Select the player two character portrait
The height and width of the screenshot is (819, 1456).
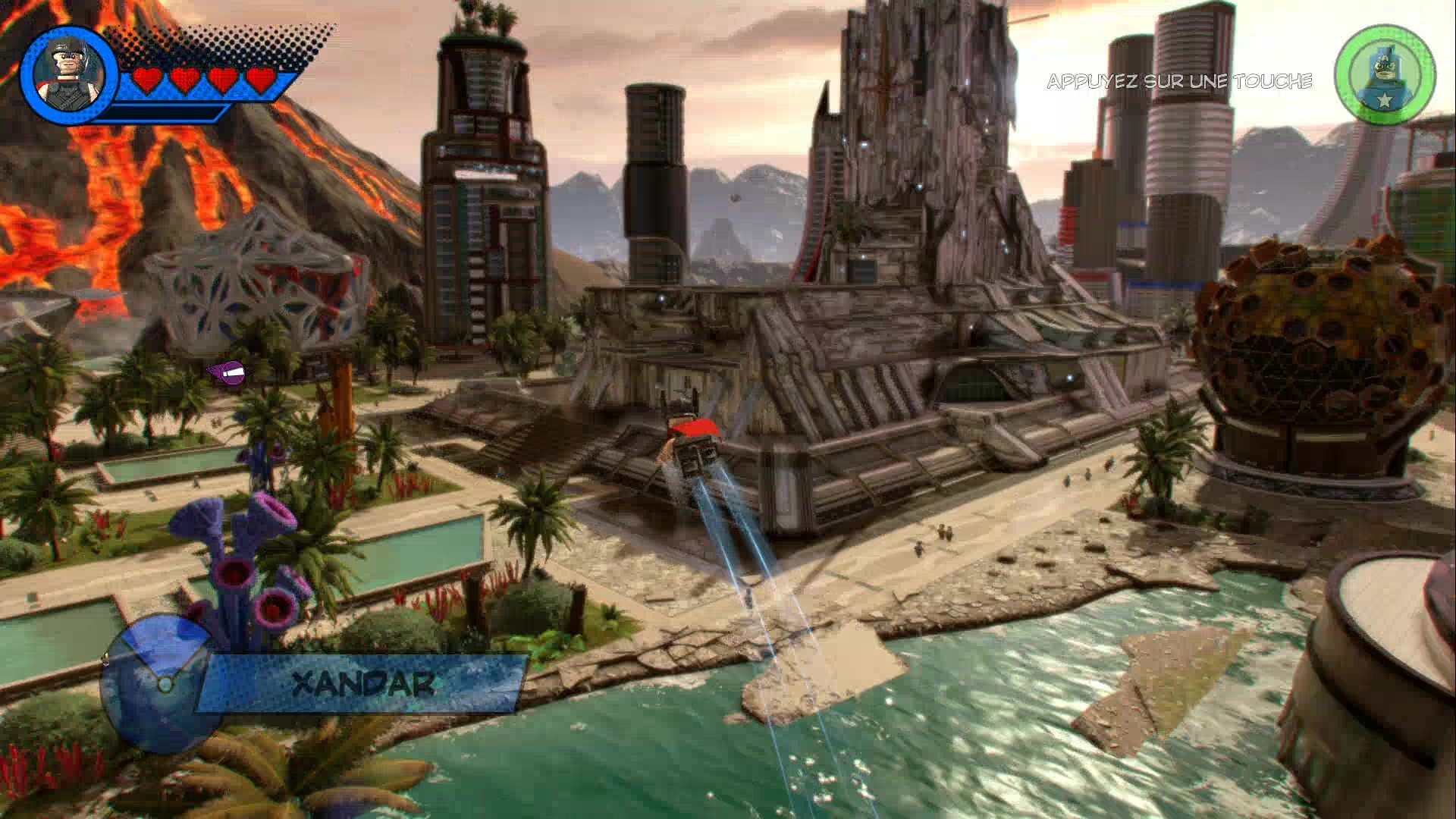(x=1385, y=75)
